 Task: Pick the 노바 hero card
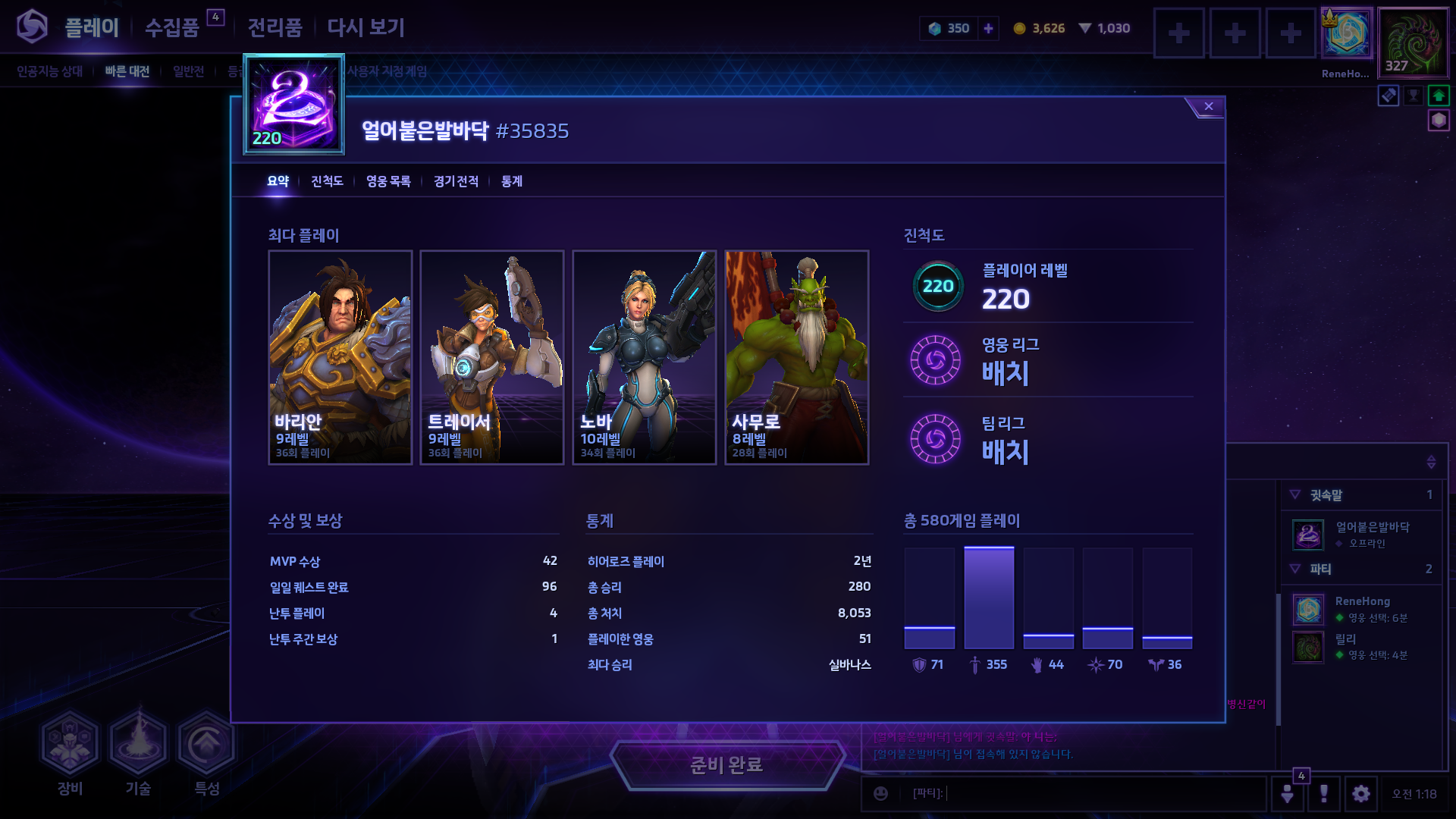pos(645,357)
